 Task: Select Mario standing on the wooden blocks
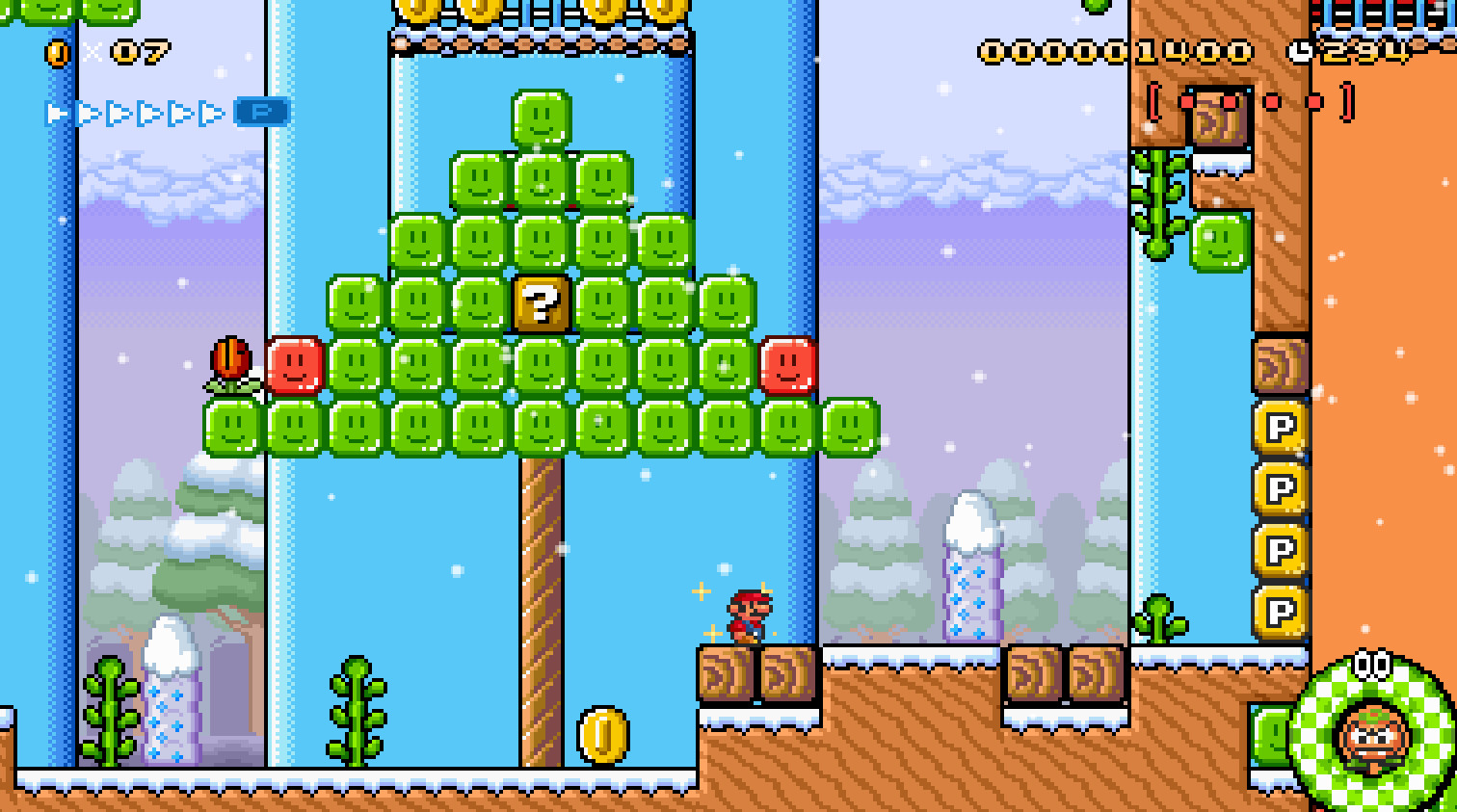(x=748, y=617)
